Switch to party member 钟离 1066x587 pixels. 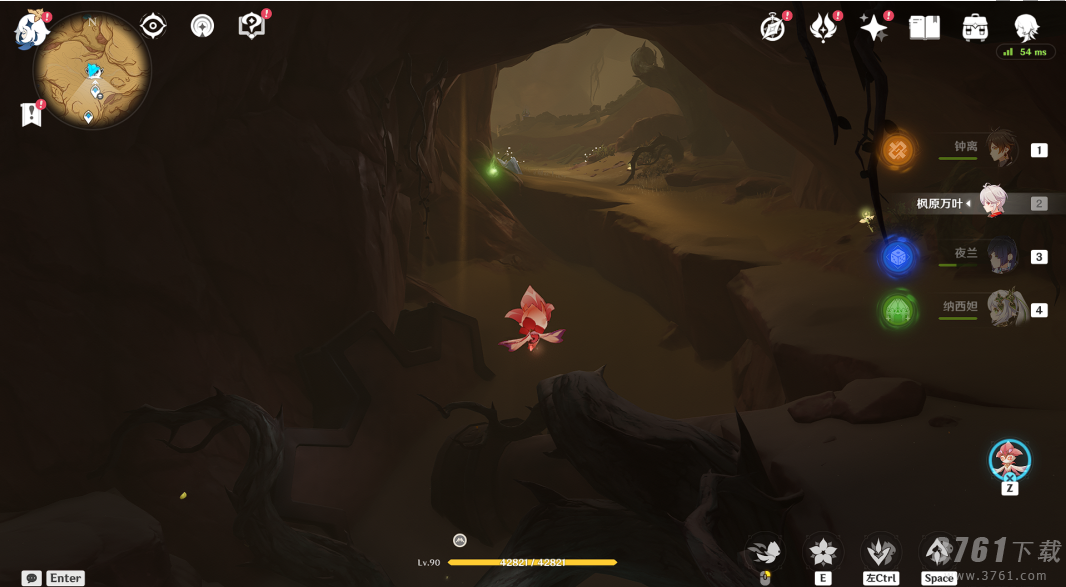(x=1000, y=149)
